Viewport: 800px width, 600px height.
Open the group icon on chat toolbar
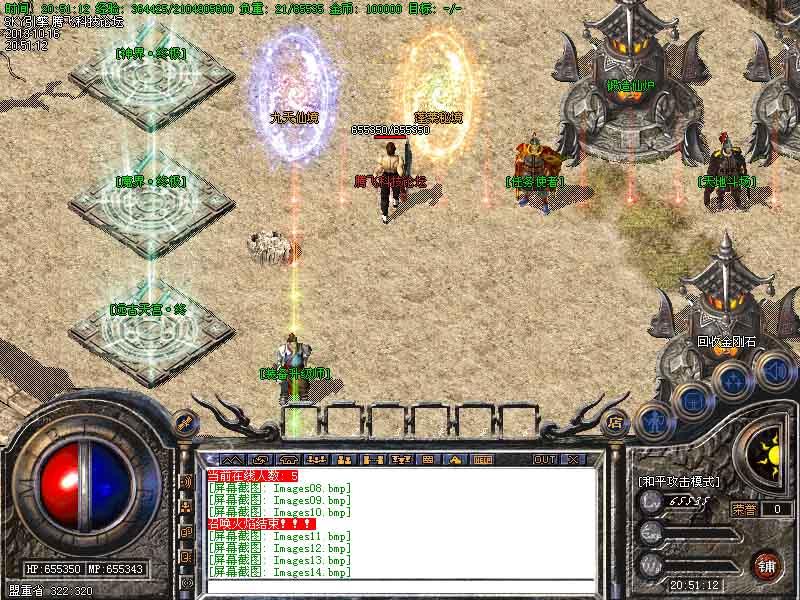click(x=345, y=460)
